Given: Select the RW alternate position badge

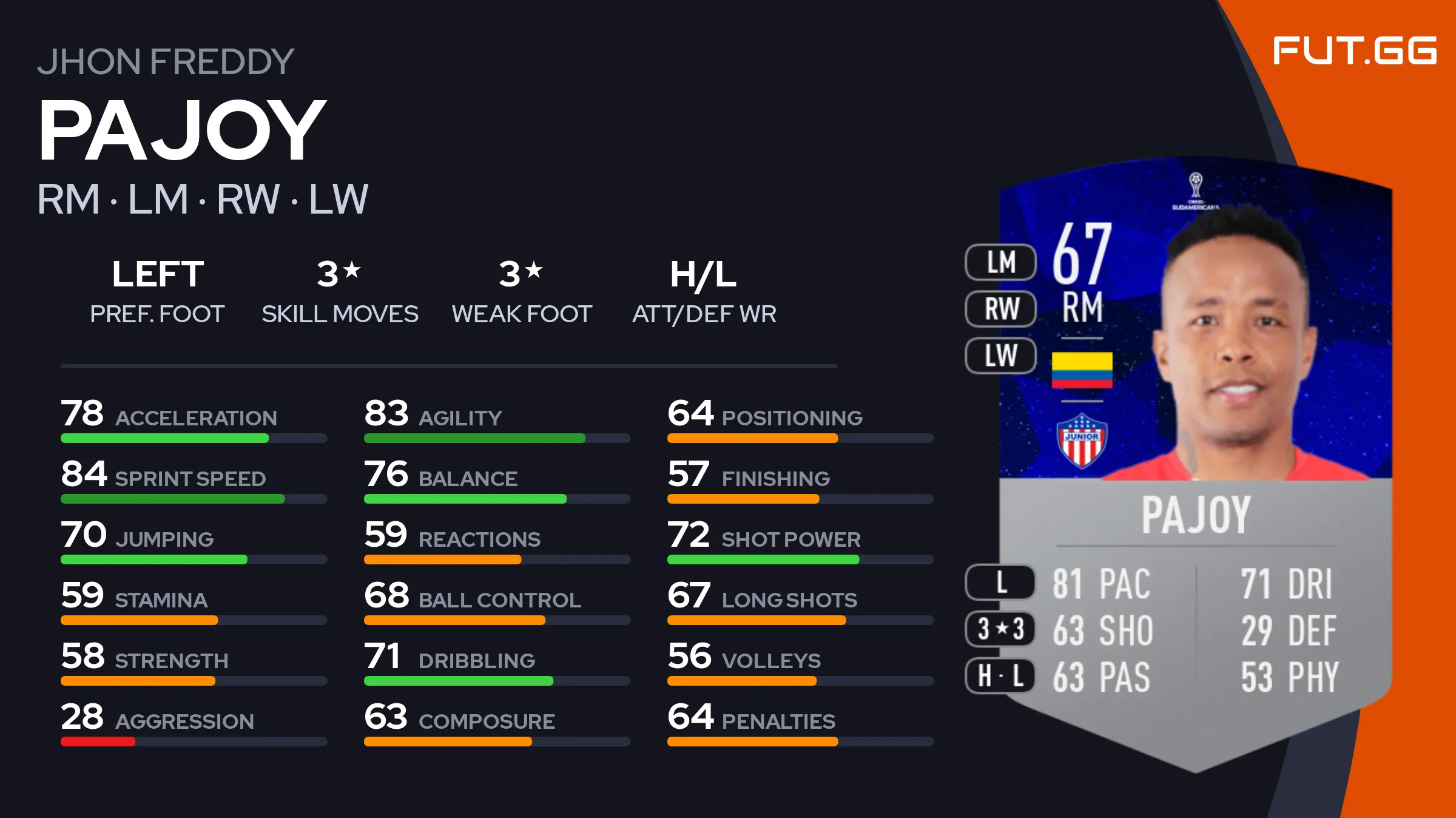Looking at the screenshot, I should pos(1000,309).
